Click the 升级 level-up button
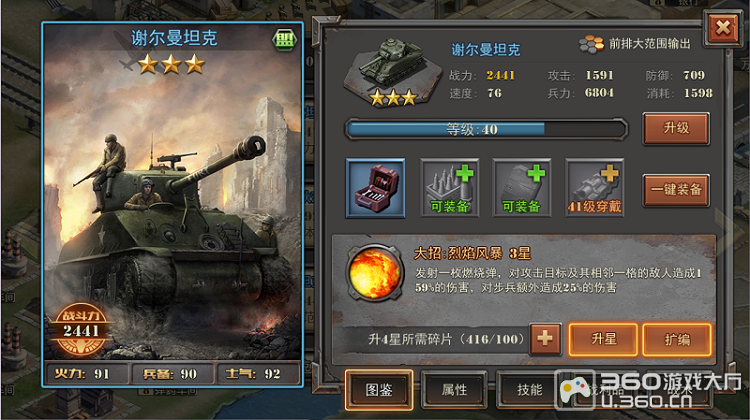The height and width of the screenshot is (420, 750). 676,129
